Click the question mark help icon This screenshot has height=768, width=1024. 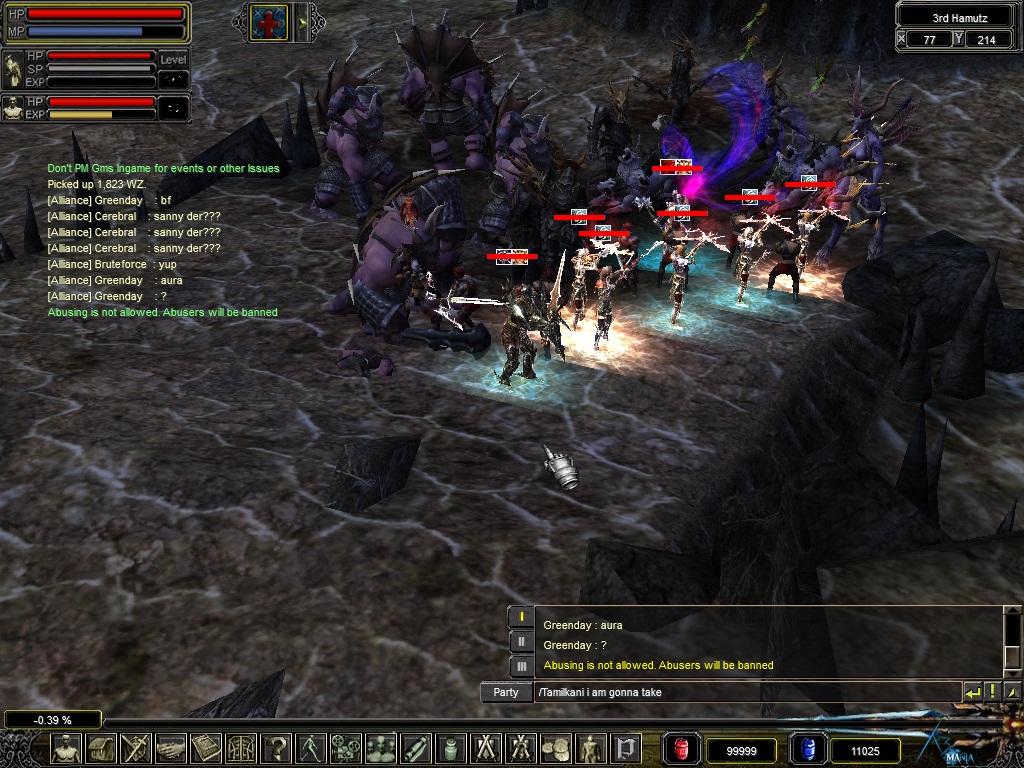pos(277,748)
